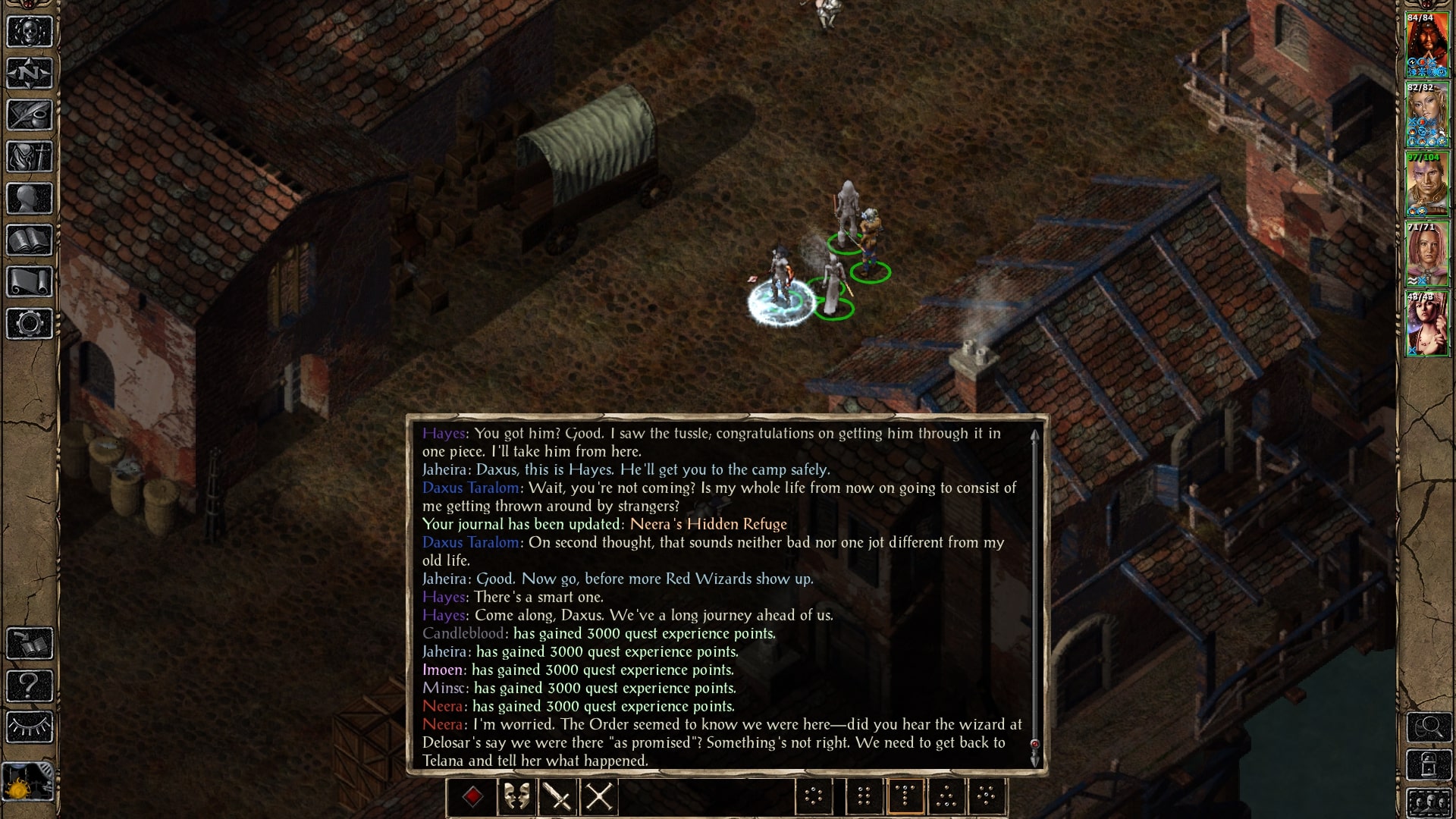Viewport: 1456px width, 819px height.
Task: Keep the highlighted T formation selected
Action: [x=906, y=796]
